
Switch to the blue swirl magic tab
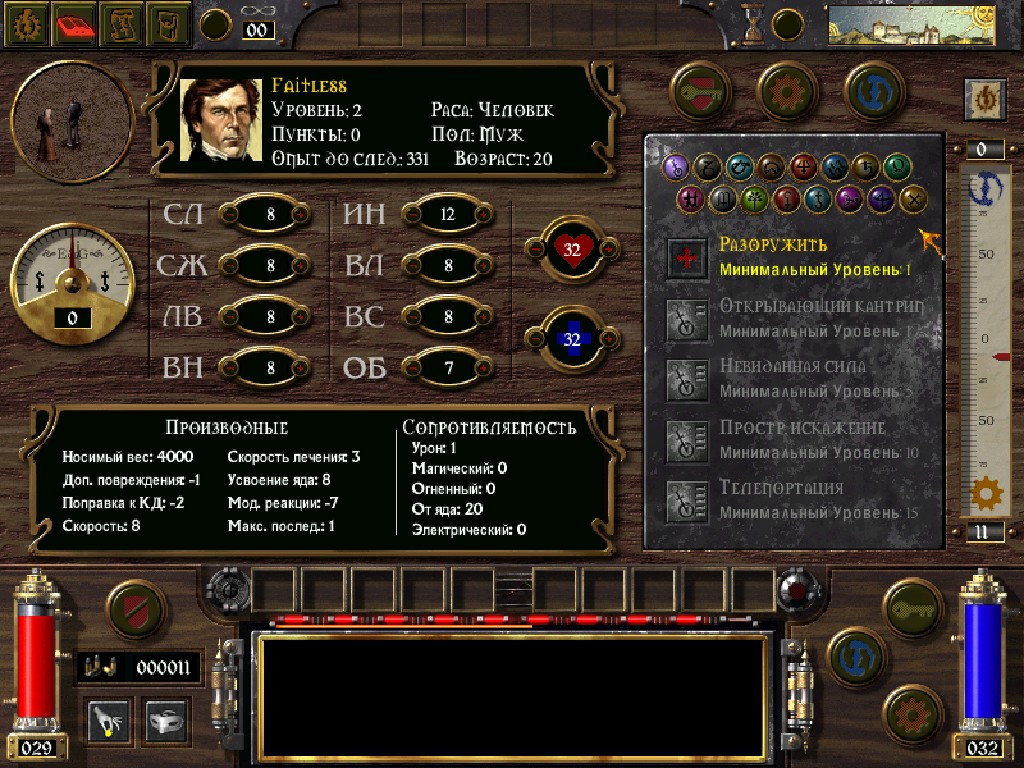click(x=875, y=91)
